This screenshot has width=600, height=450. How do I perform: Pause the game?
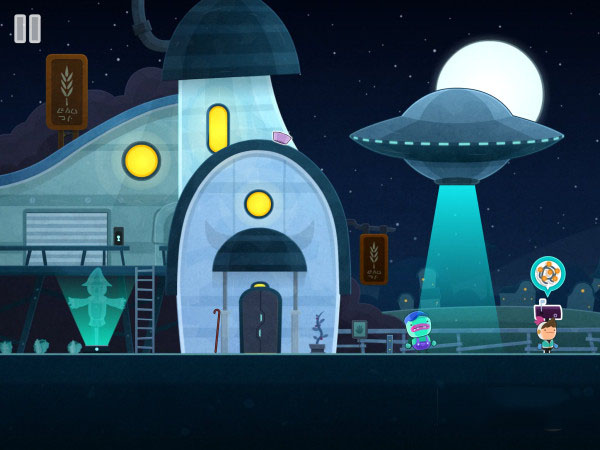point(28,28)
